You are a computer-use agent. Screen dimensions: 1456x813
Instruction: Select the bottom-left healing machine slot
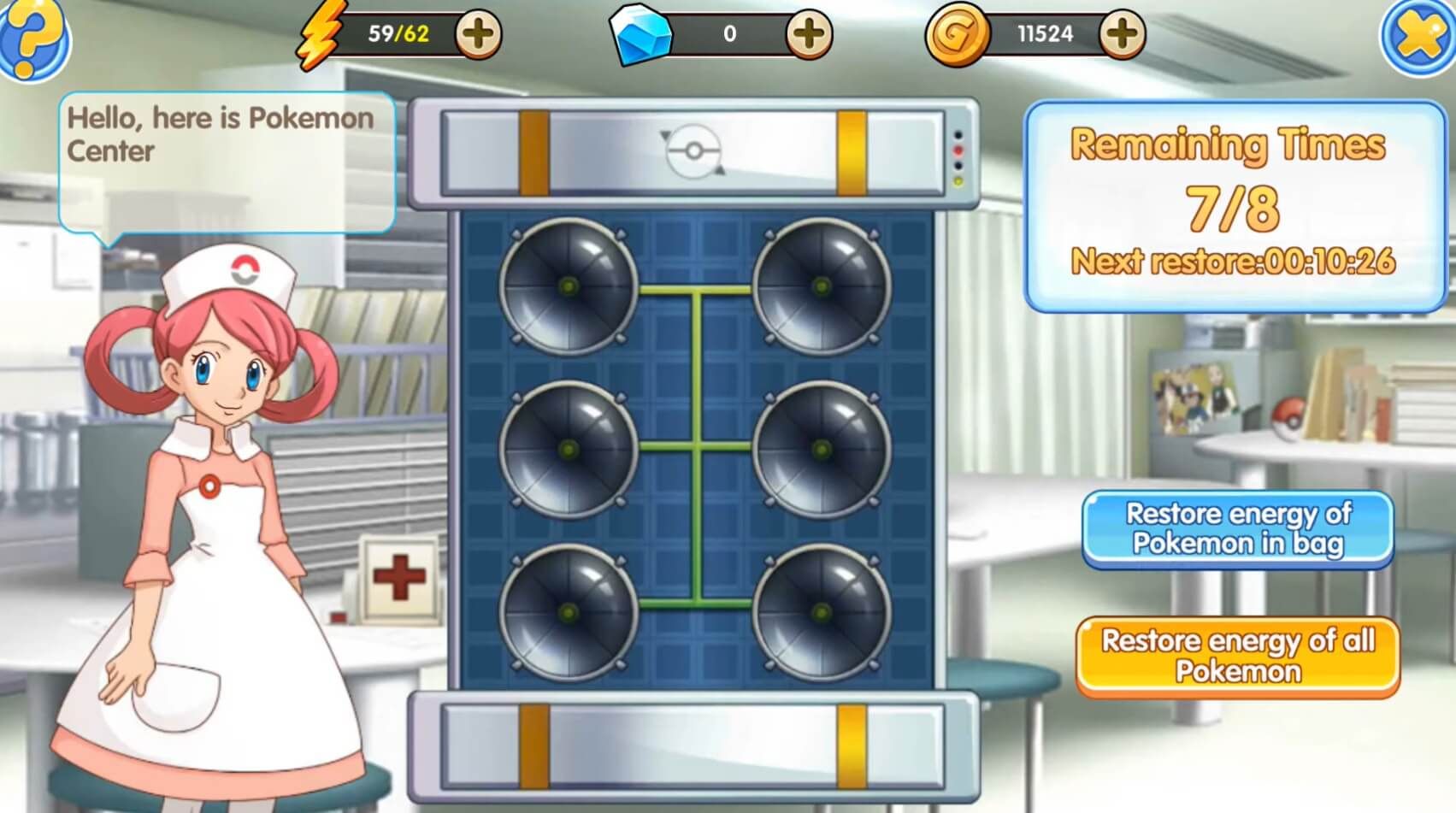point(566,615)
